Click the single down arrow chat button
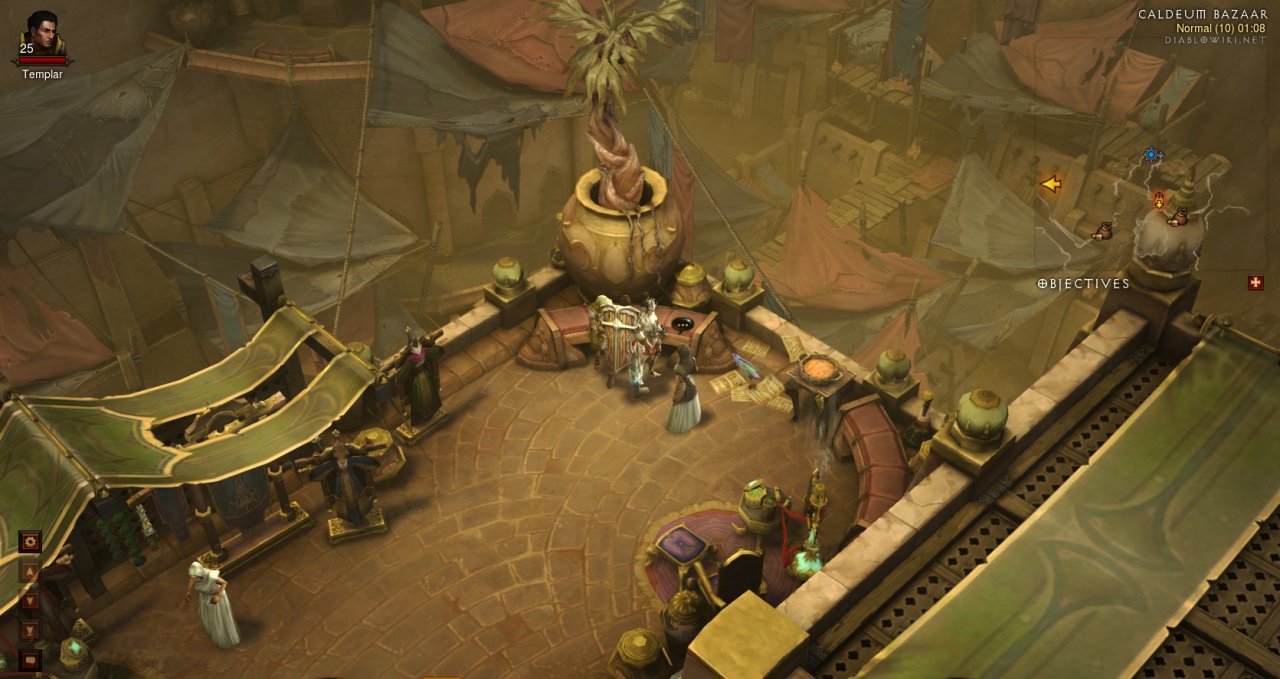This screenshot has height=679, width=1280. coord(30,601)
